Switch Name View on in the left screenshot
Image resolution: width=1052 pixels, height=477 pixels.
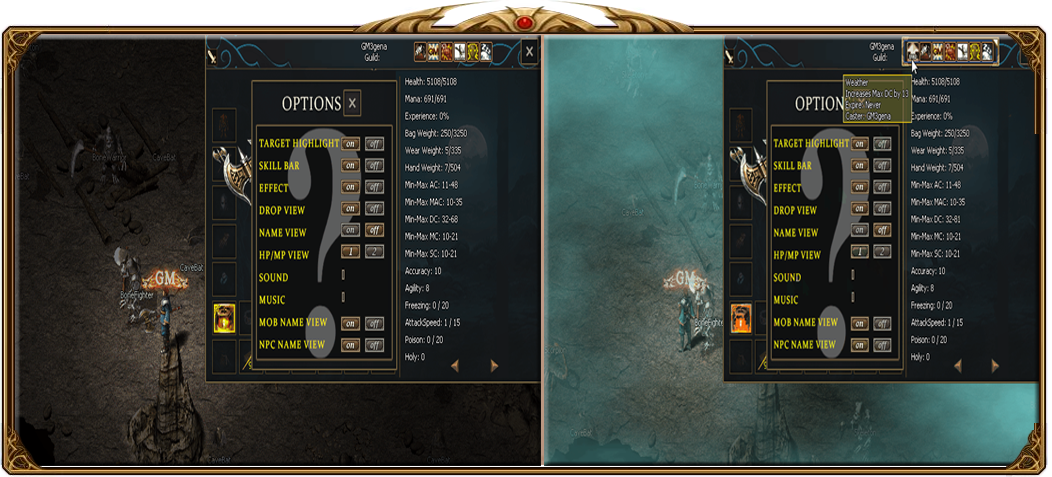[351, 231]
